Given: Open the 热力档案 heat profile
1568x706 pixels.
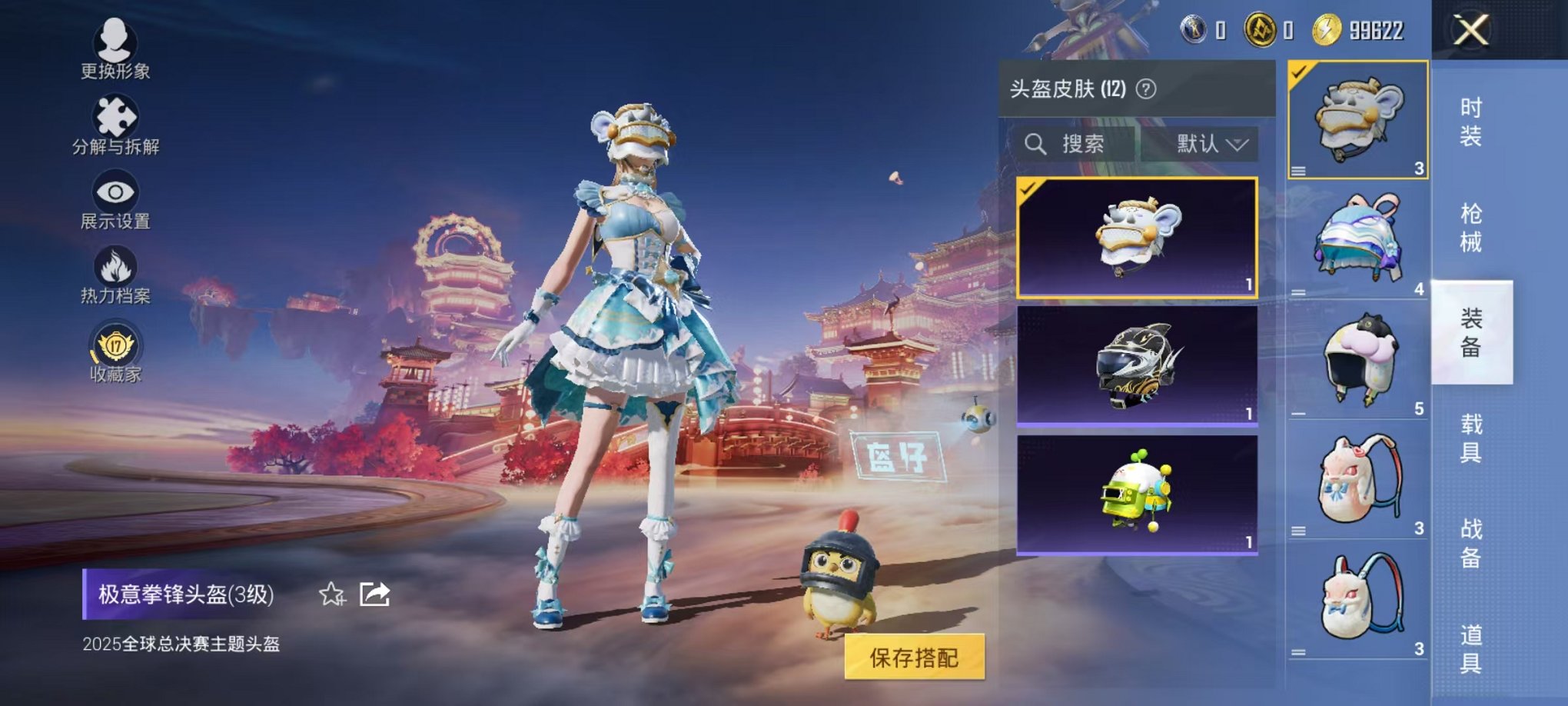Looking at the screenshot, I should click(x=115, y=265).
